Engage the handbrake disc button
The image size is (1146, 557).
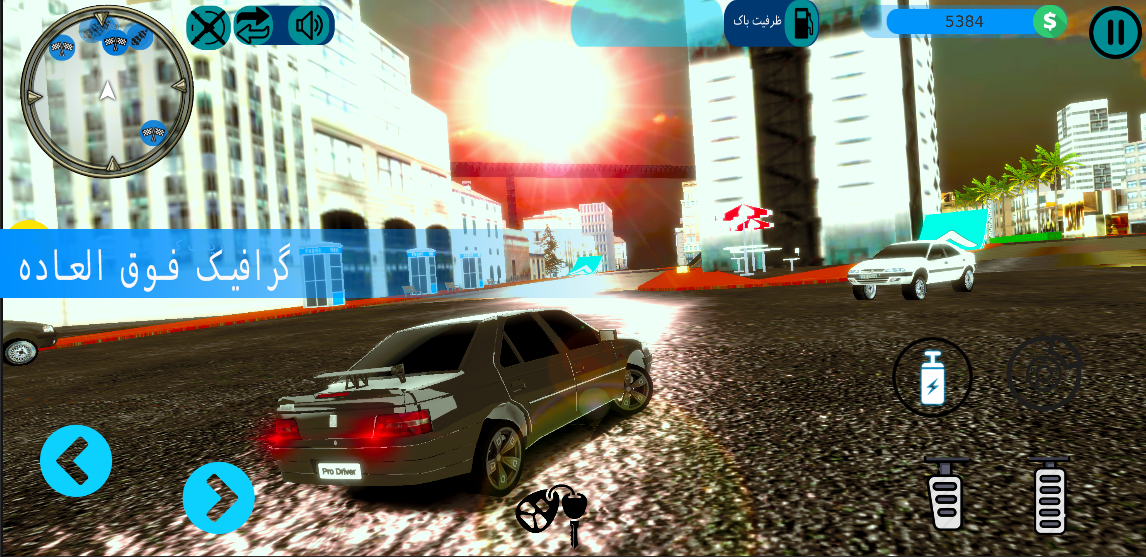[x=1044, y=373]
